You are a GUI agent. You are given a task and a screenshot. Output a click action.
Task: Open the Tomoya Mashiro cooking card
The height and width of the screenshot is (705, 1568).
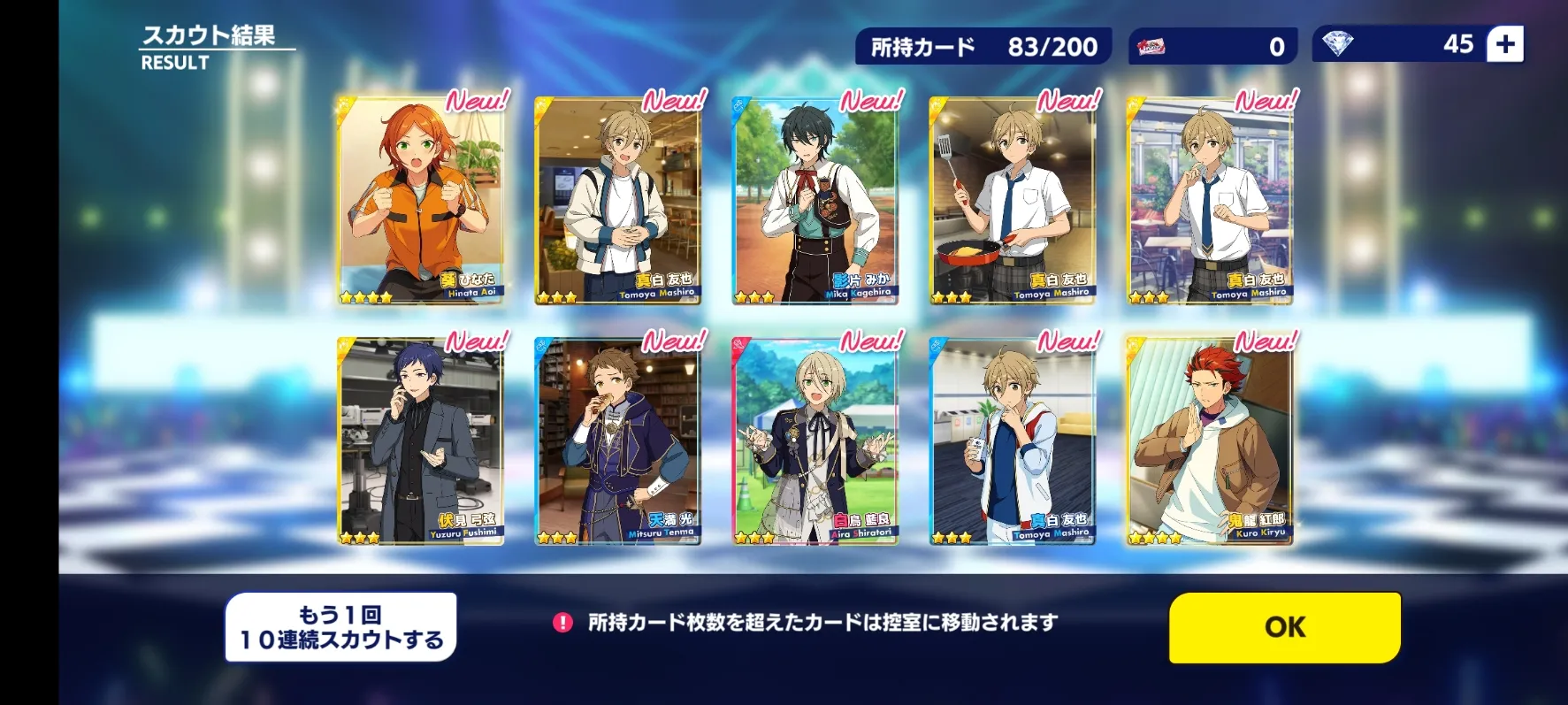click(1013, 202)
